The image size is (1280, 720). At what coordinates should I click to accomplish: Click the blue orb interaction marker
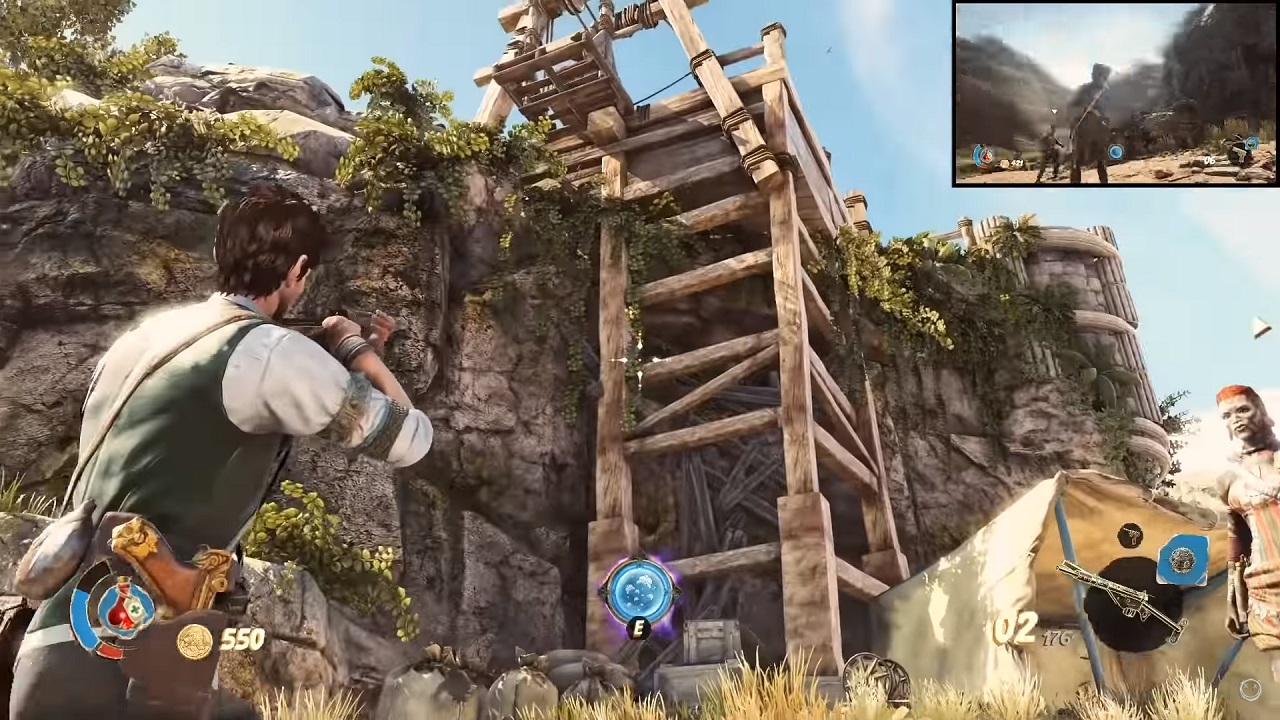pos(638,590)
